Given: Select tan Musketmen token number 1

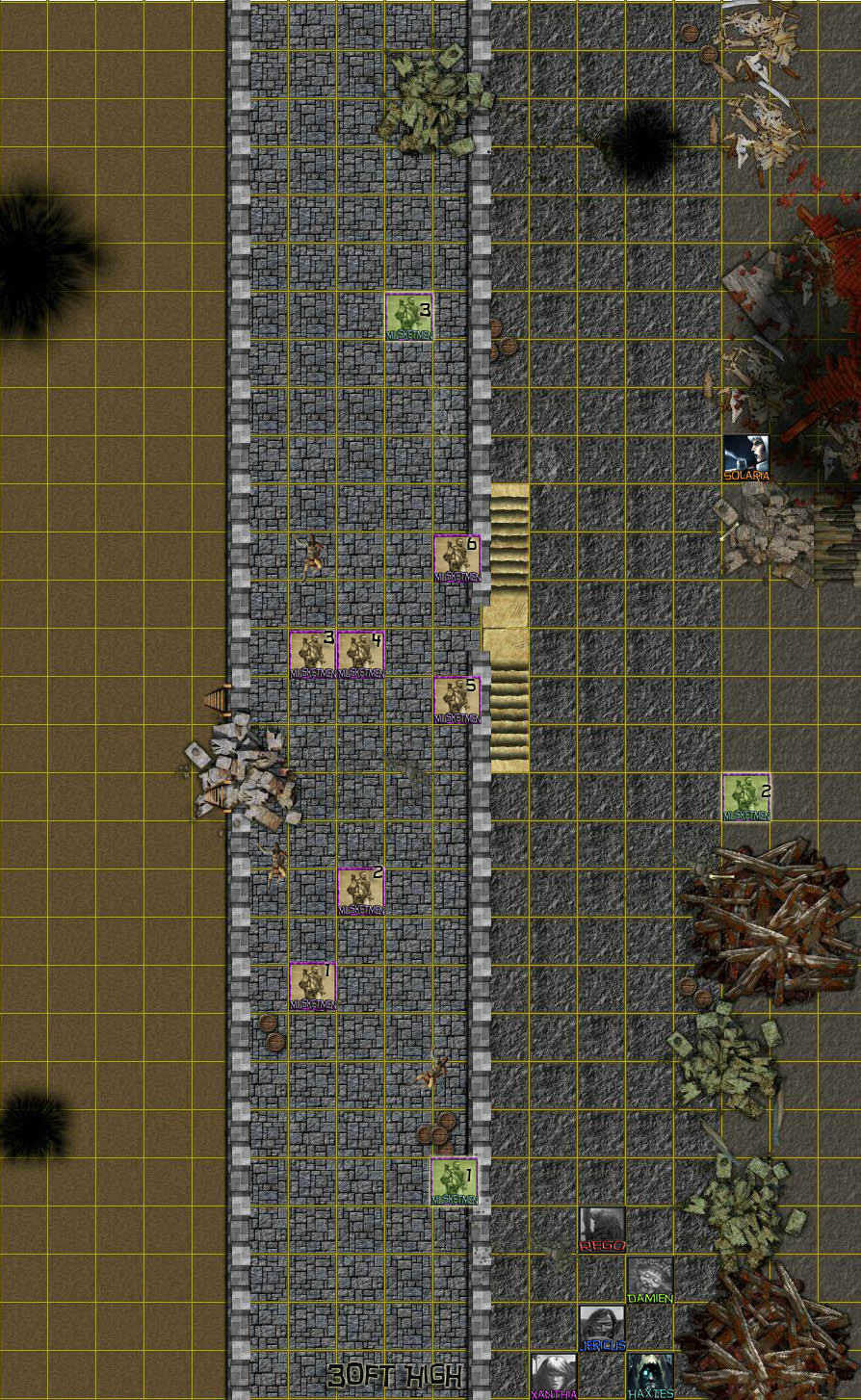Looking at the screenshot, I should click(x=313, y=986).
